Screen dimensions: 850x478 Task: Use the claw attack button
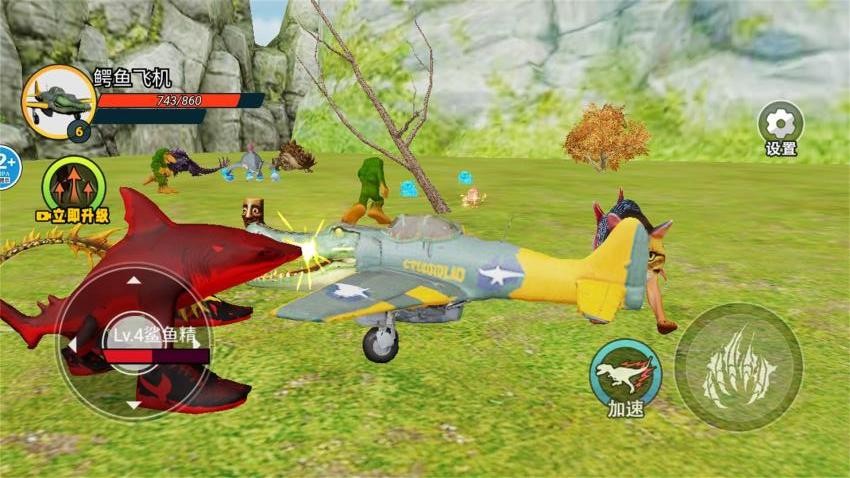(738, 367)
